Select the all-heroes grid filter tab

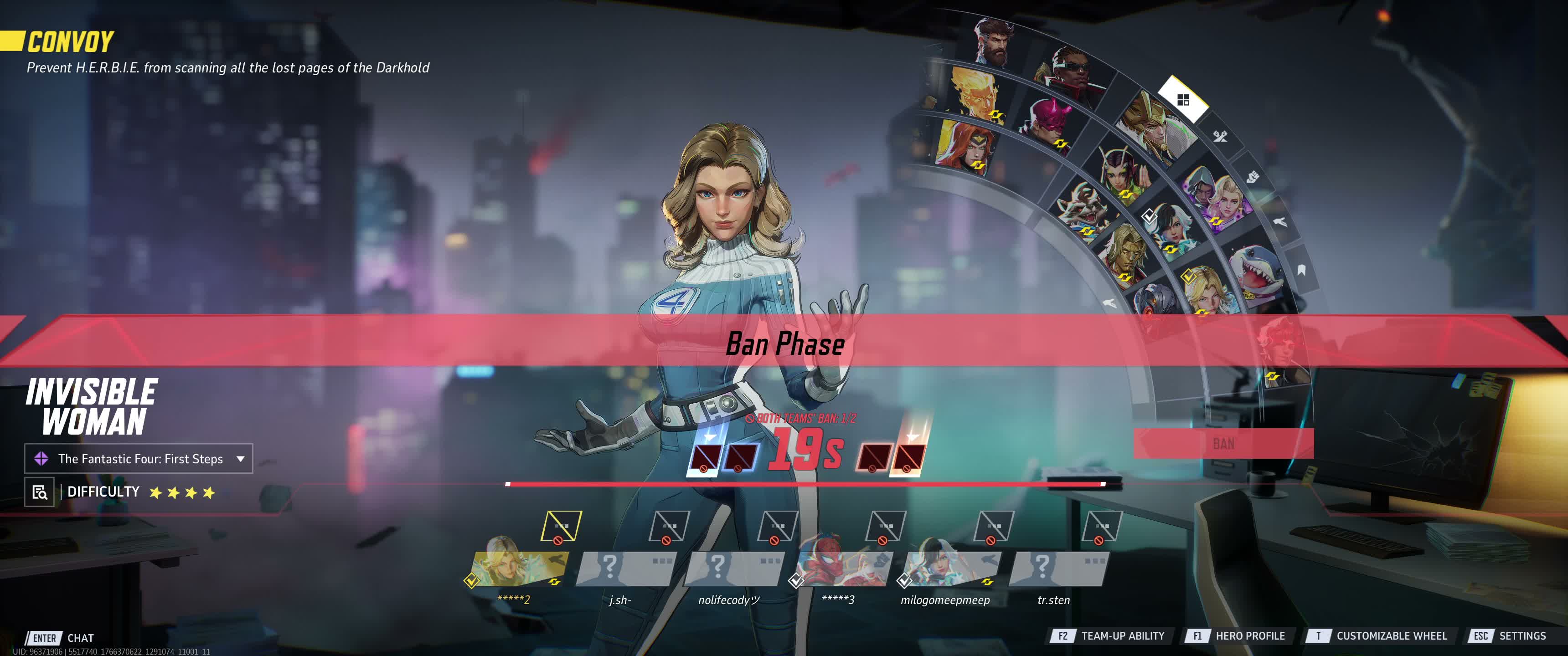pos(1183,100)
